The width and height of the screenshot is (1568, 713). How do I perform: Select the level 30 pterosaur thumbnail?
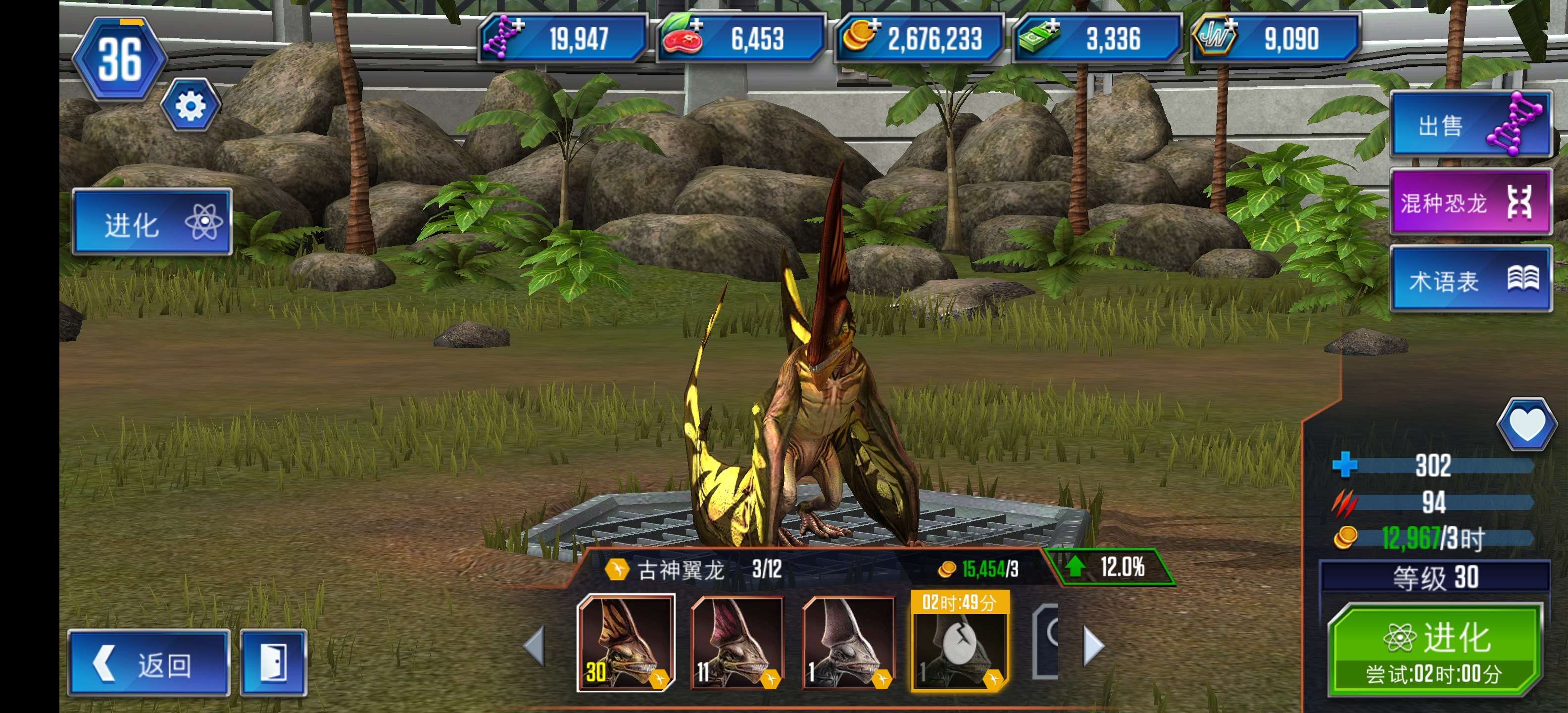tap(626, 643)
